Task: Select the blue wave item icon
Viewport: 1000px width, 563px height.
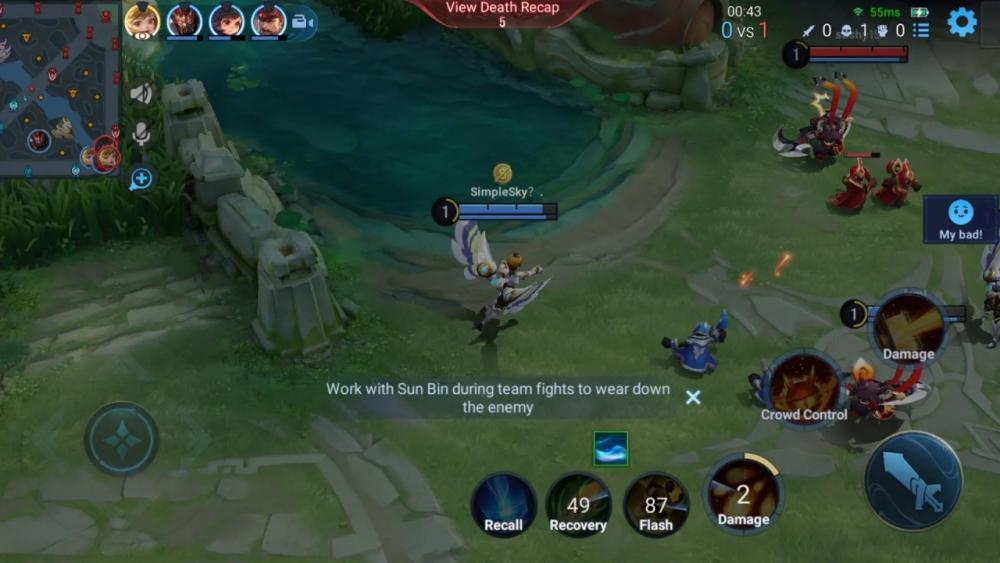Action: (610, 448)
